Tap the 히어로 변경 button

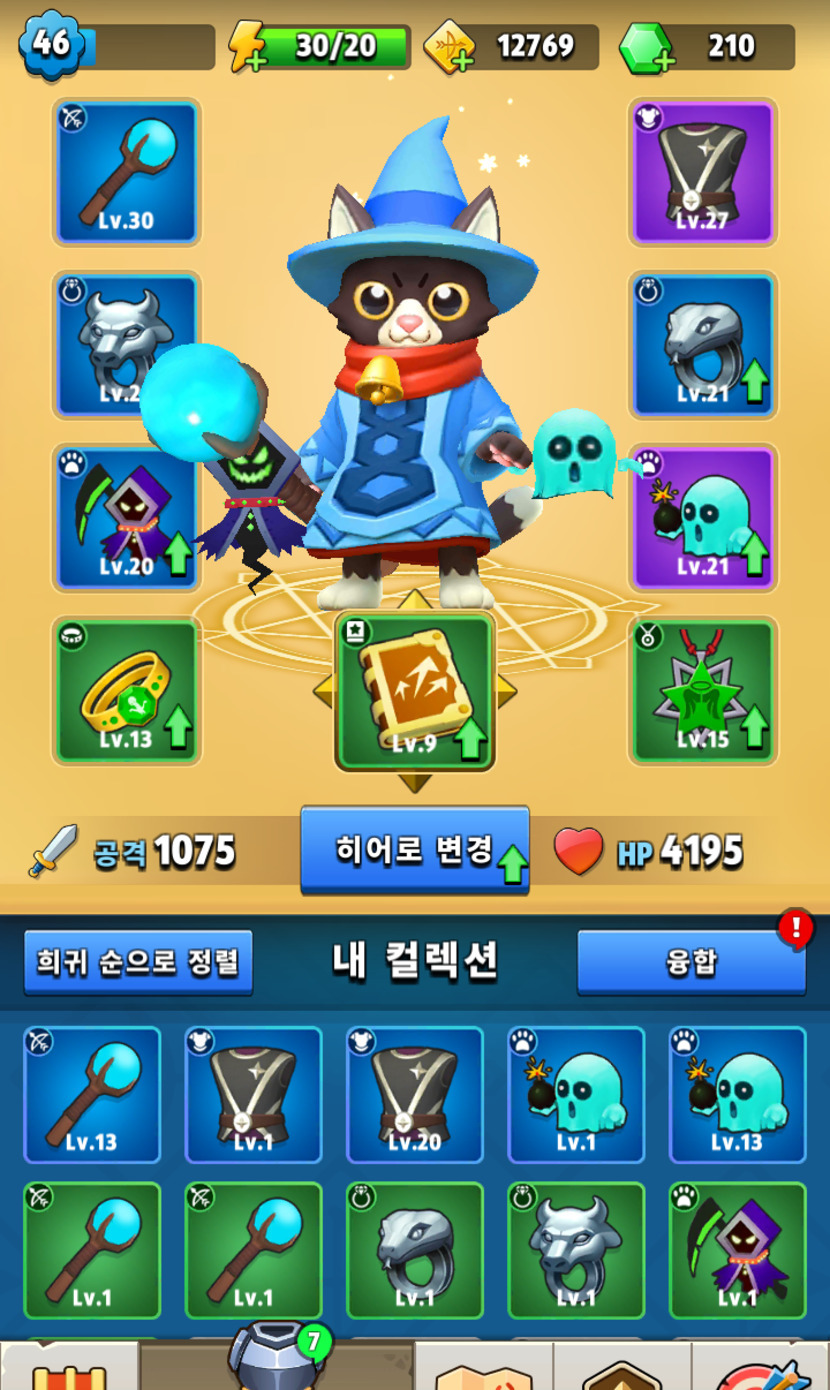tap(414, 850)
